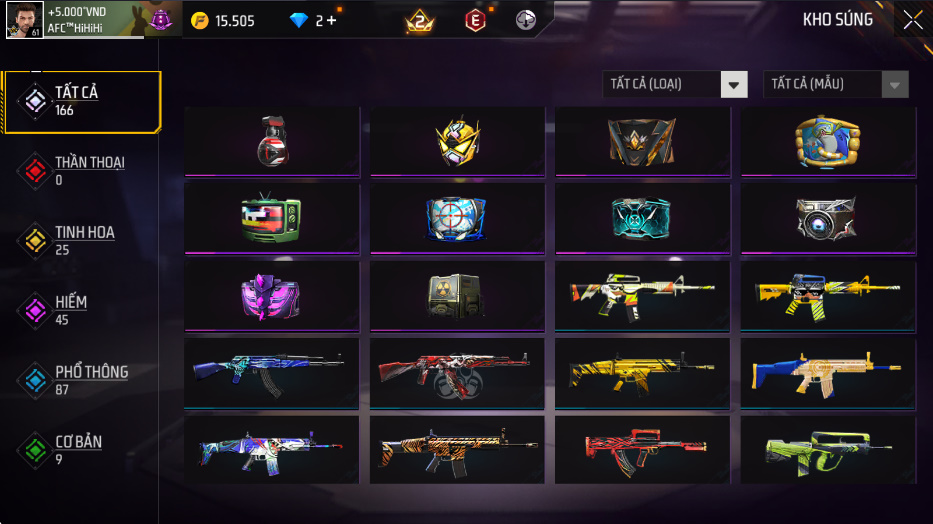Image resolution: width=933 pixels, height=524 pixels.
Task: Show the Hiếm rarity weapons
Action: pos(80,311)
